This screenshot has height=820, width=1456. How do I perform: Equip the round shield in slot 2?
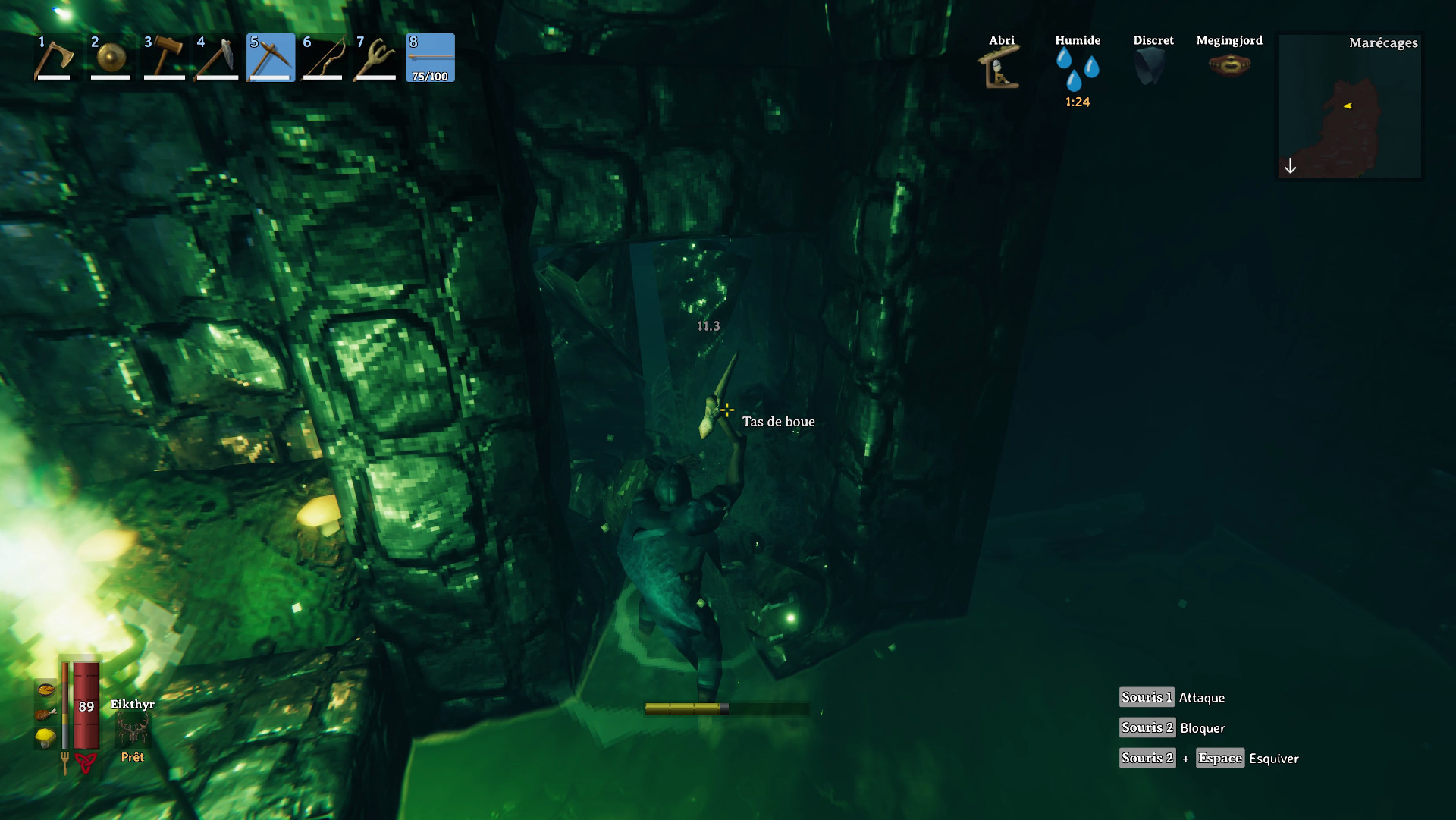tap(109, 57)
